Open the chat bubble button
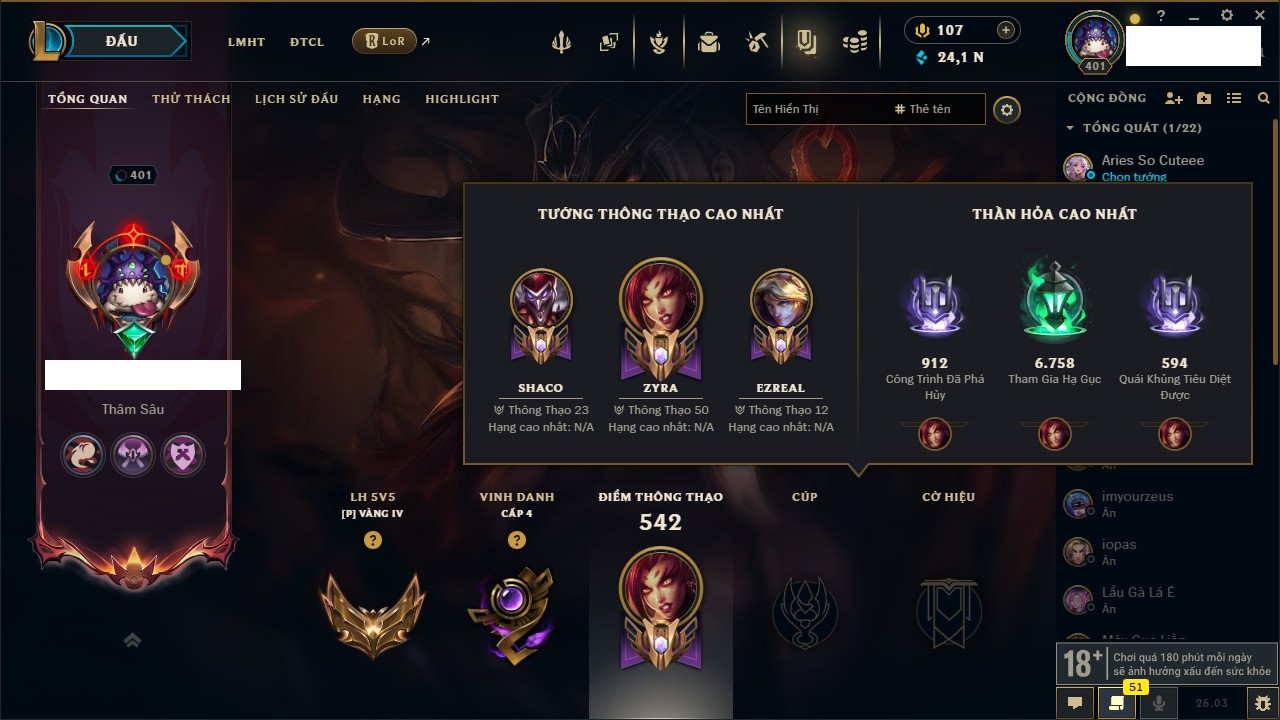The height and width of the screenshot is (720, 1280). pyautogui.click(x=1075, y=703)
